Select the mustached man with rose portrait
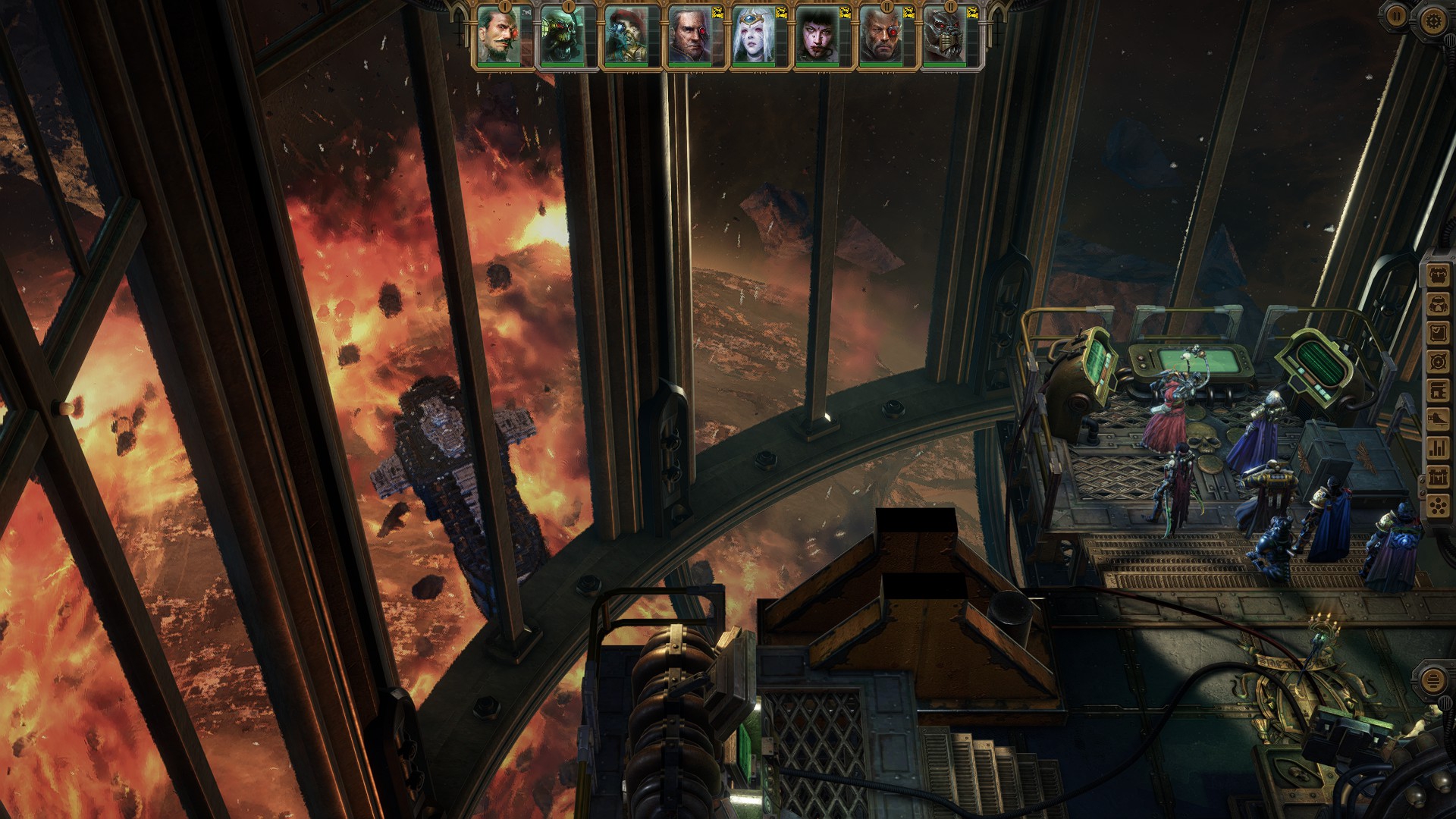Image resolution: width=1456 pixels, height=819 pixels. pyautogui.click(x=500, y=37)
